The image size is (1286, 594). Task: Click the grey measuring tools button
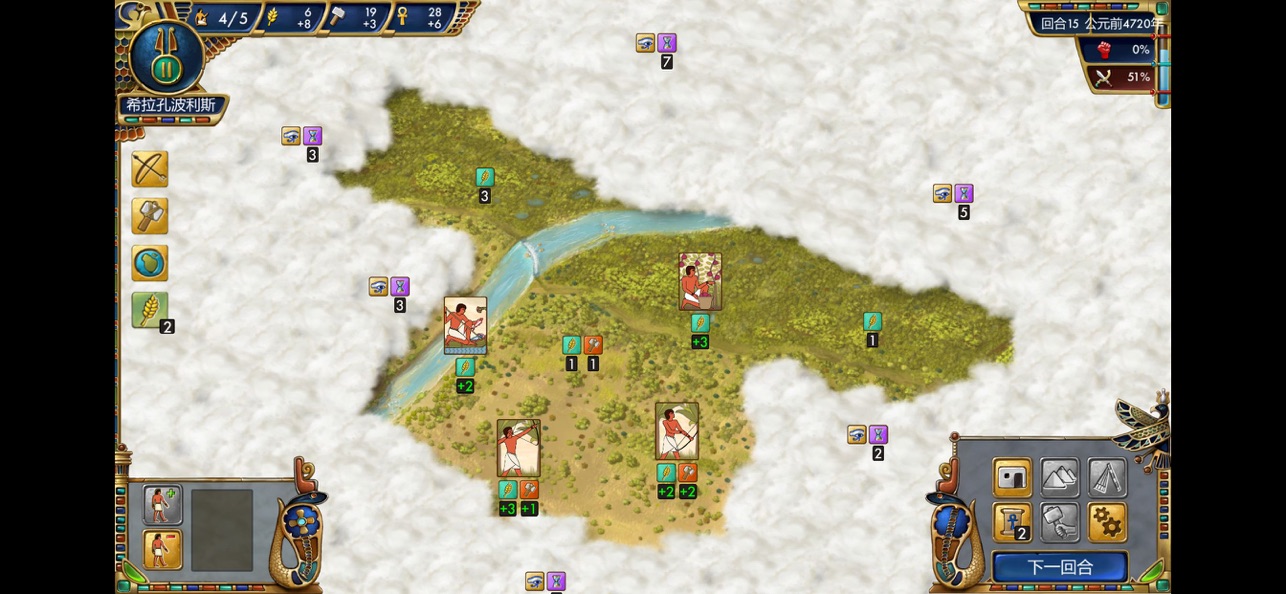click(x=1107, y=478)
